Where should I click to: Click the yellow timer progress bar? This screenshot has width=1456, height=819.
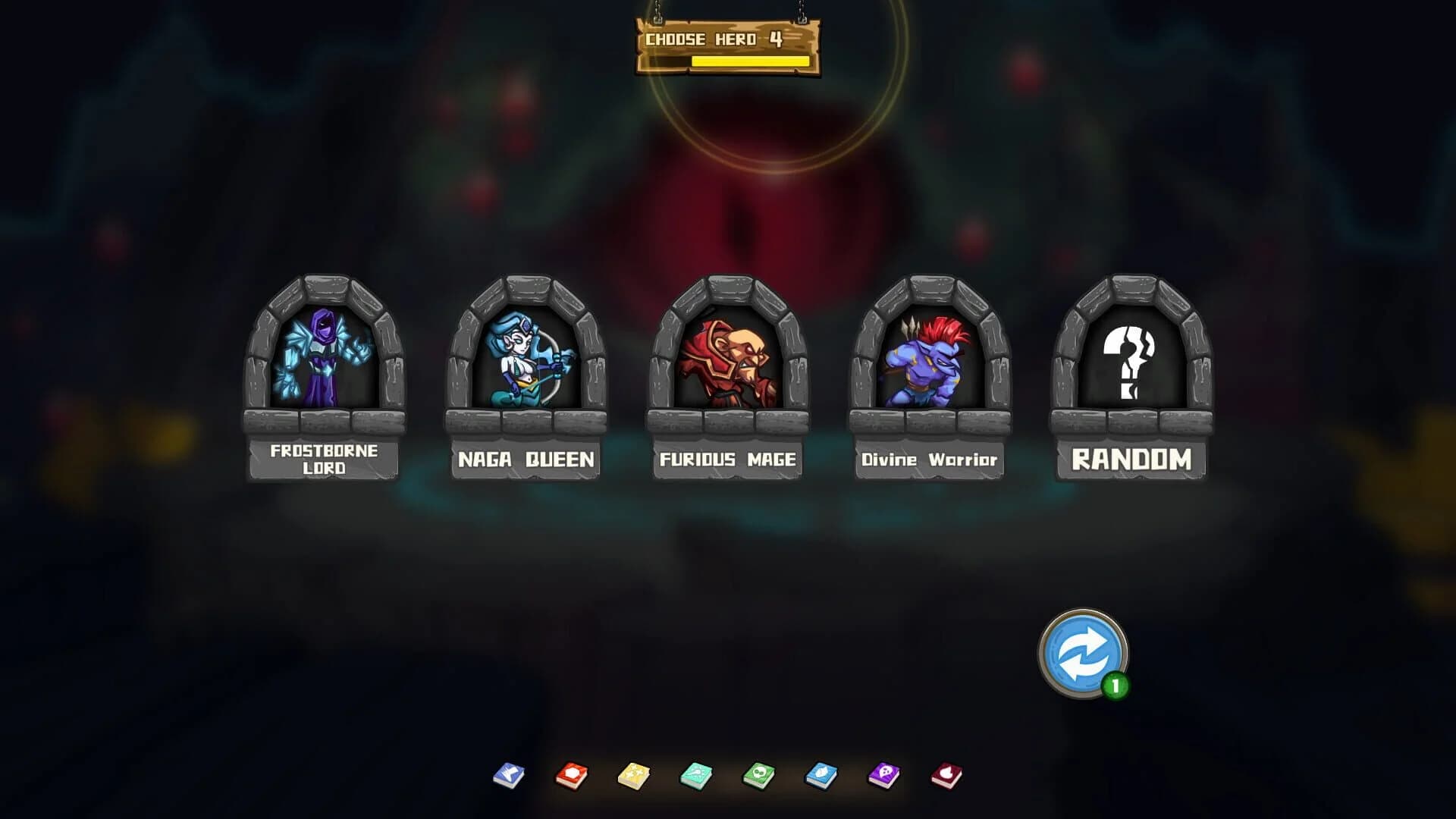(x=745, y=62)
